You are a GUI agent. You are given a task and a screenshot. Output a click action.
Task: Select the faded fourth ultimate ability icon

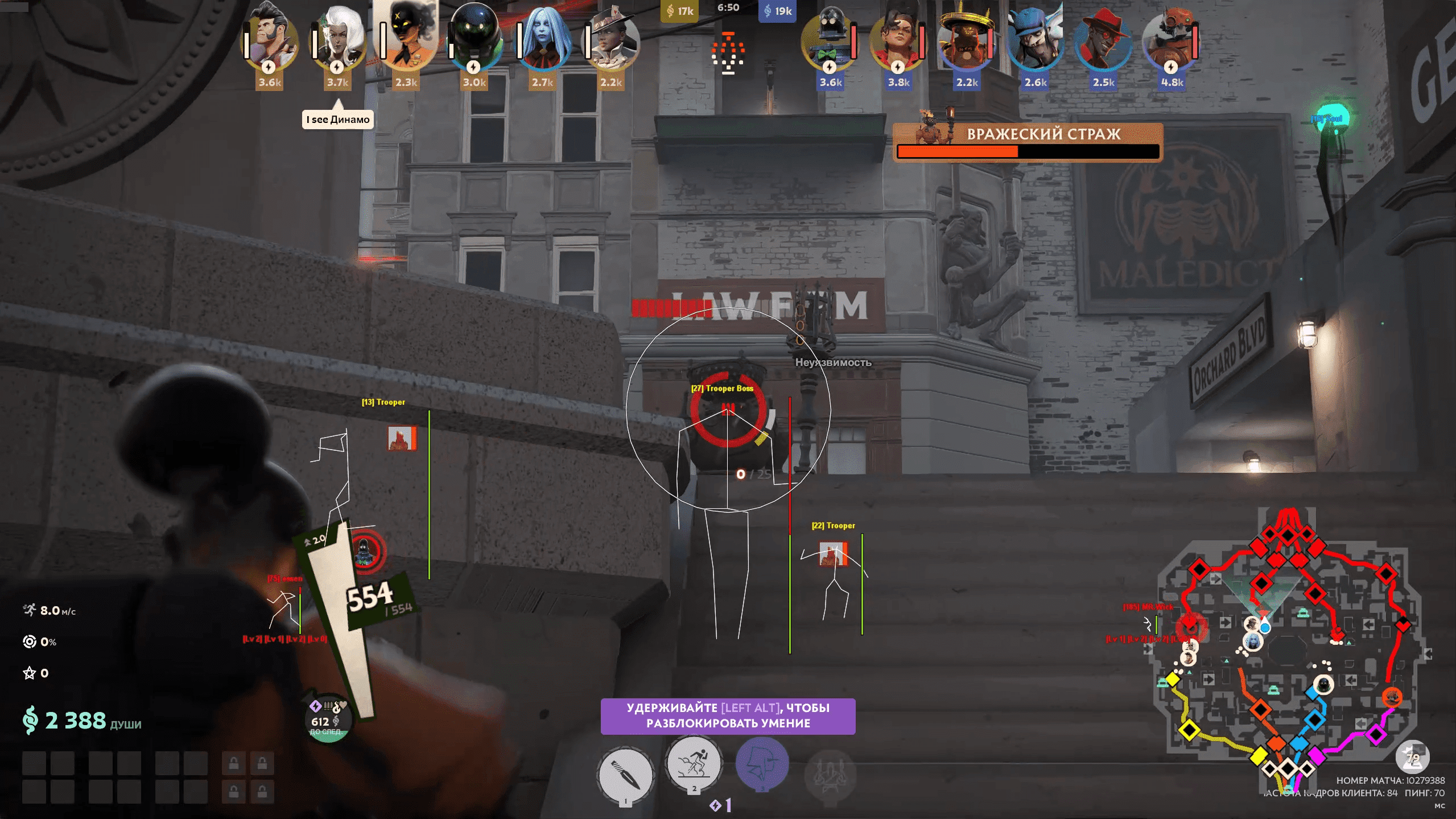pos(830,775)
